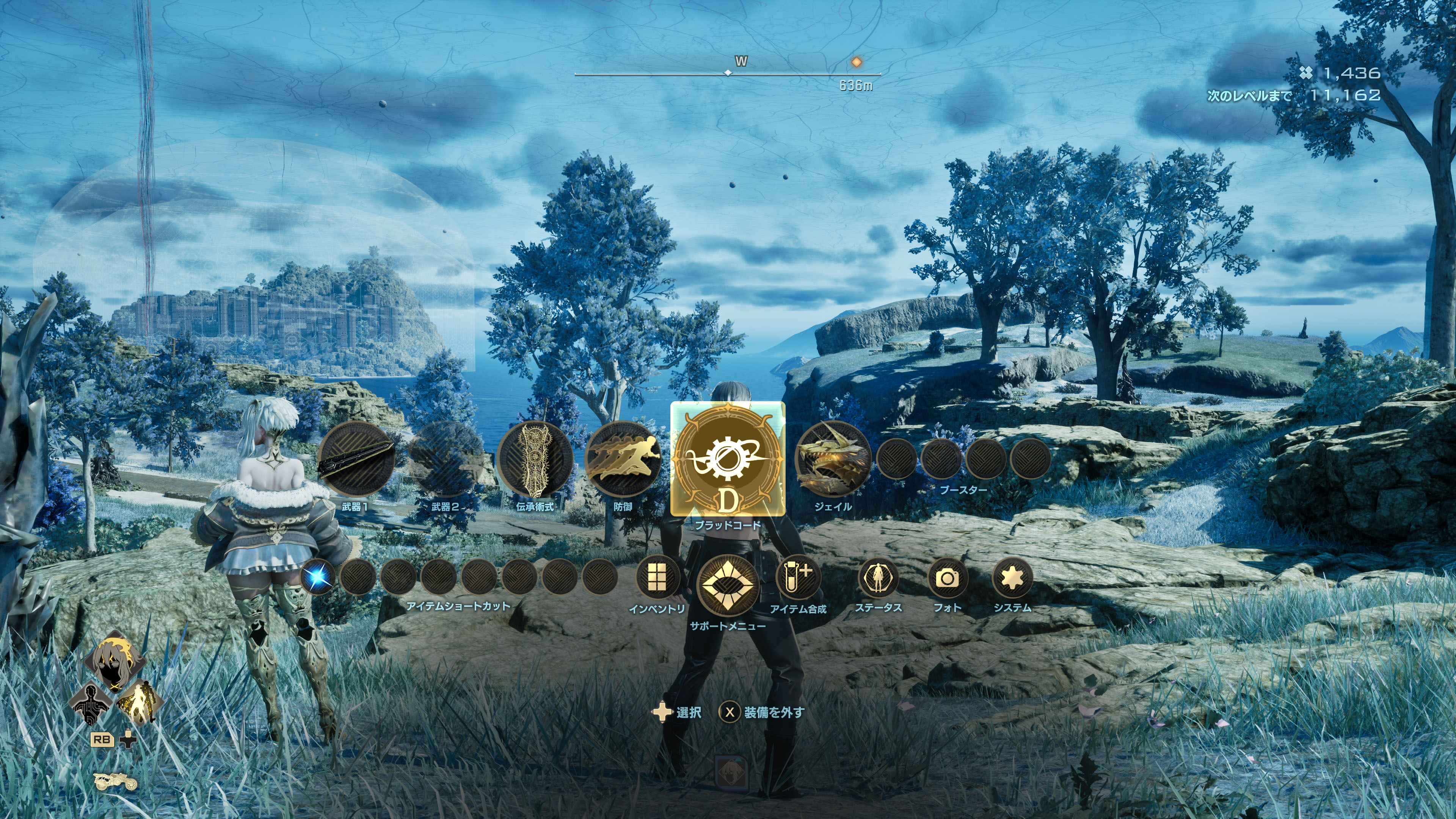Open the インベントリ inventory menu
The height and width of the screenshot is (819, 1456).
coord(657,577)
